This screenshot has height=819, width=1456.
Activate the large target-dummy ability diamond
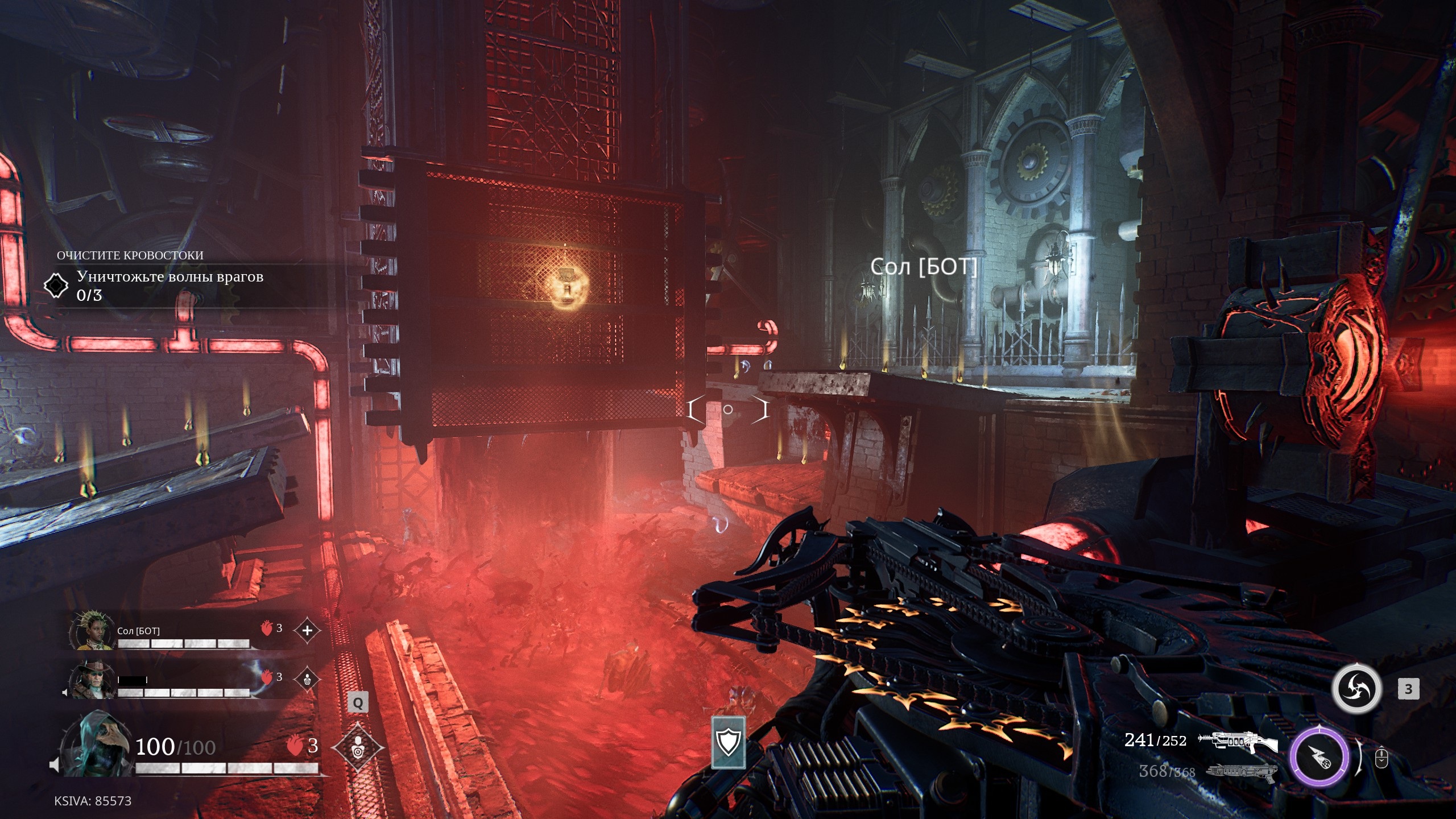pyautogui.click(x=357, y=747)
